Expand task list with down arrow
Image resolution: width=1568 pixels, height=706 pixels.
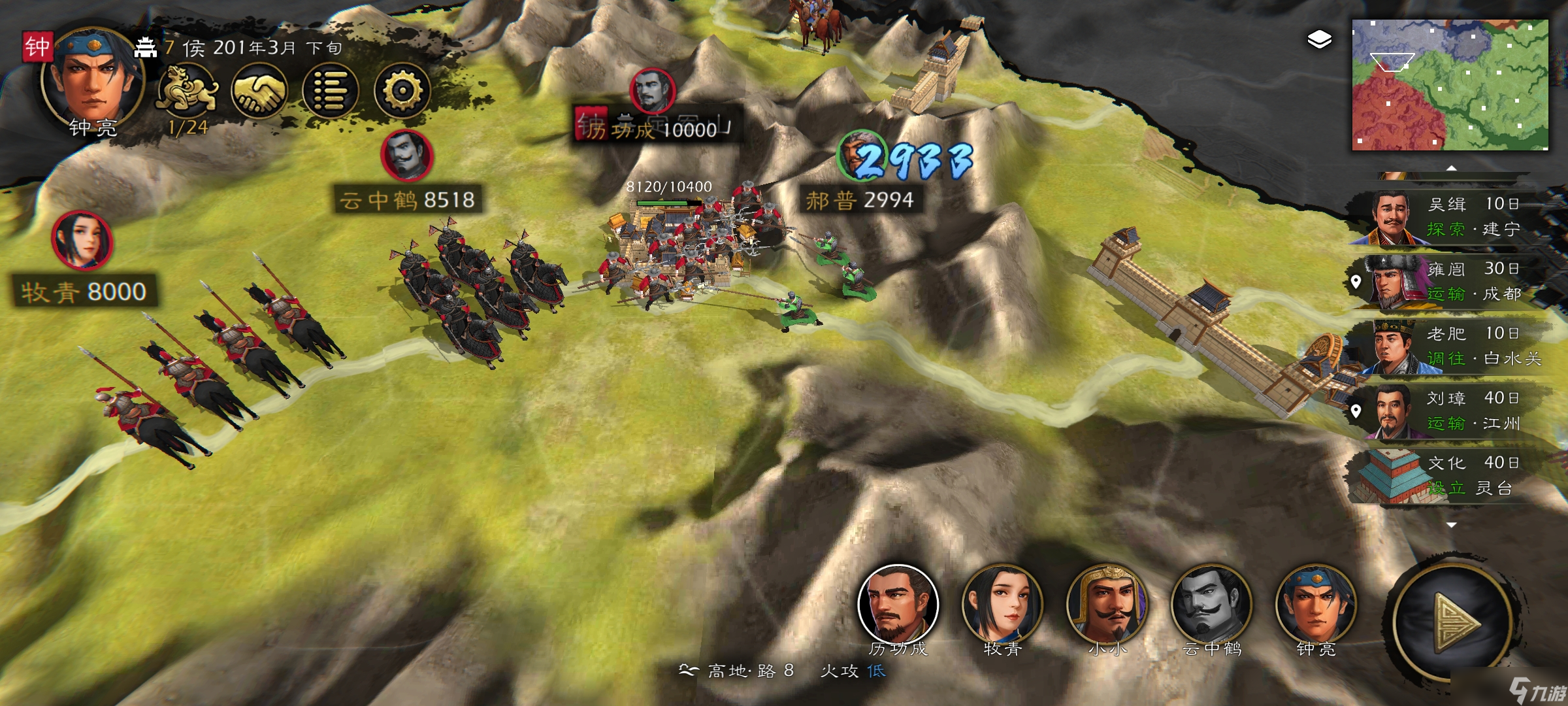coord(1451,525)
